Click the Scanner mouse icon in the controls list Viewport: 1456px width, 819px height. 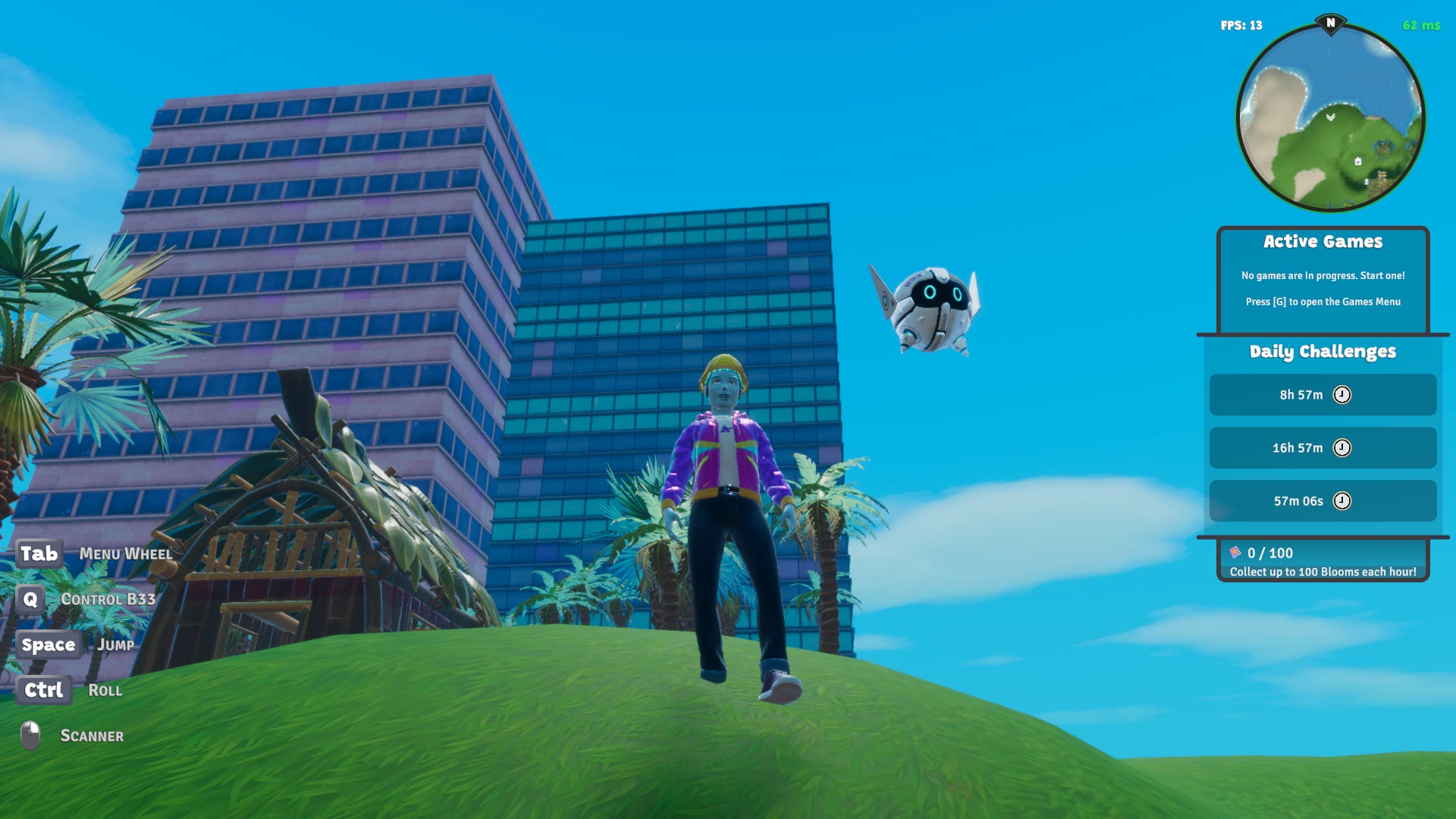pyautogui.click(x=30, y=733)
